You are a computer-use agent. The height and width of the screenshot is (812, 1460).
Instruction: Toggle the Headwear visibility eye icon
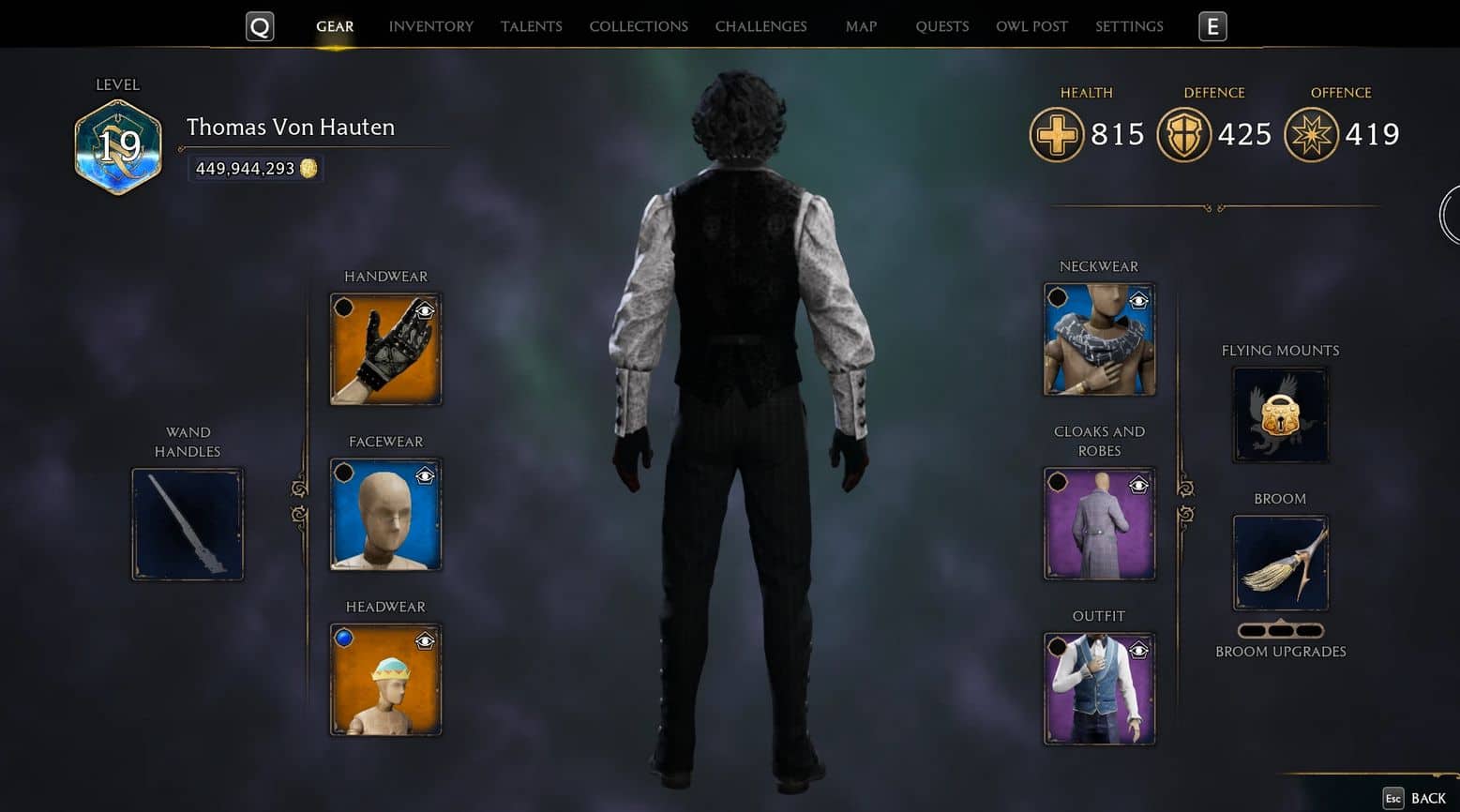[x=425, y=641]
